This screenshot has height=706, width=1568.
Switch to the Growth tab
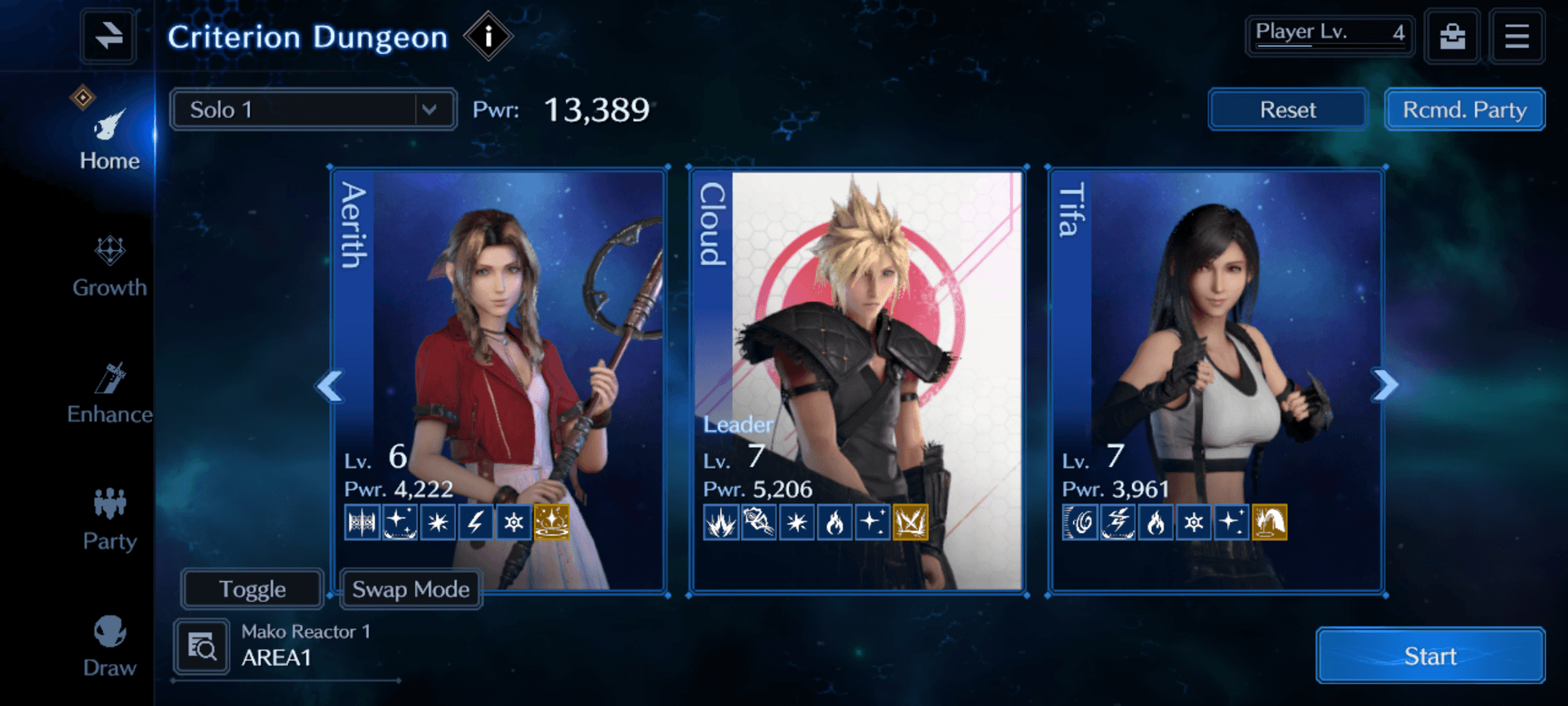point(109,266)
